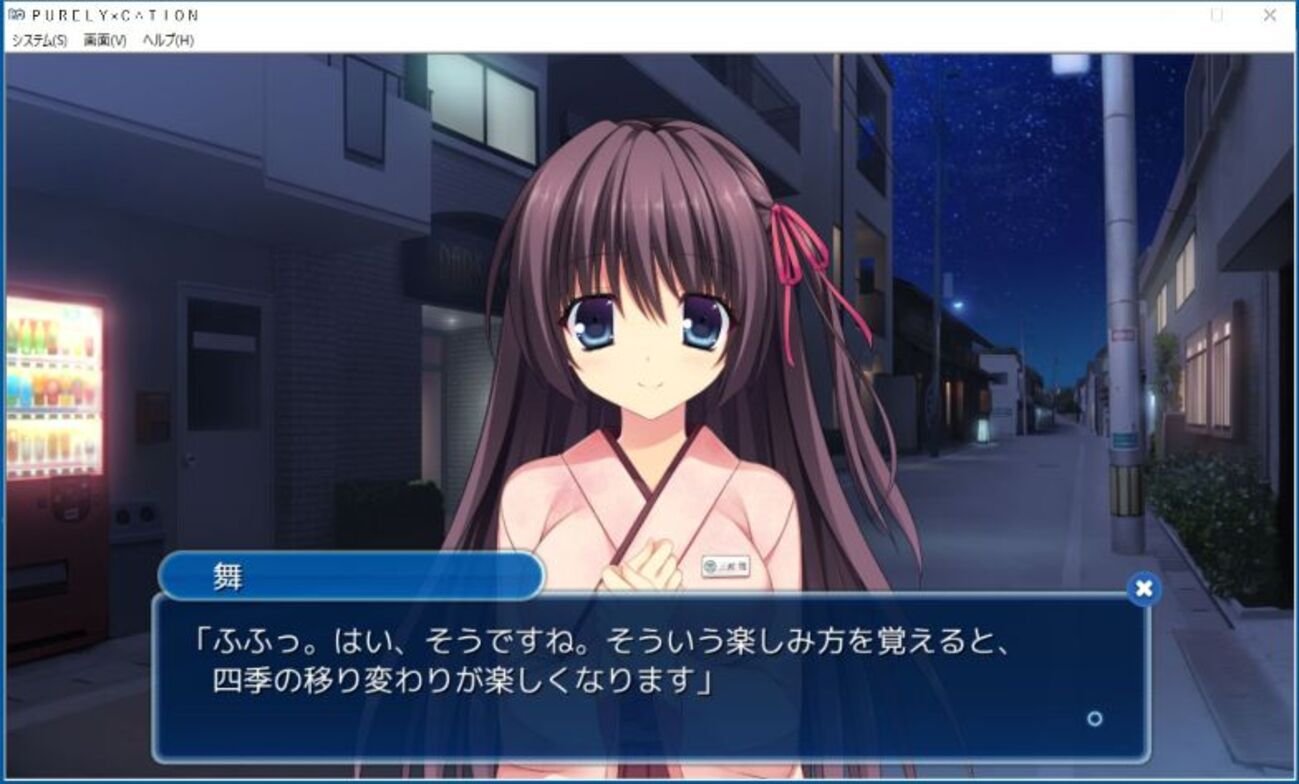
Task: Open the 画面(V) menu
Action: tap(105, 40)
